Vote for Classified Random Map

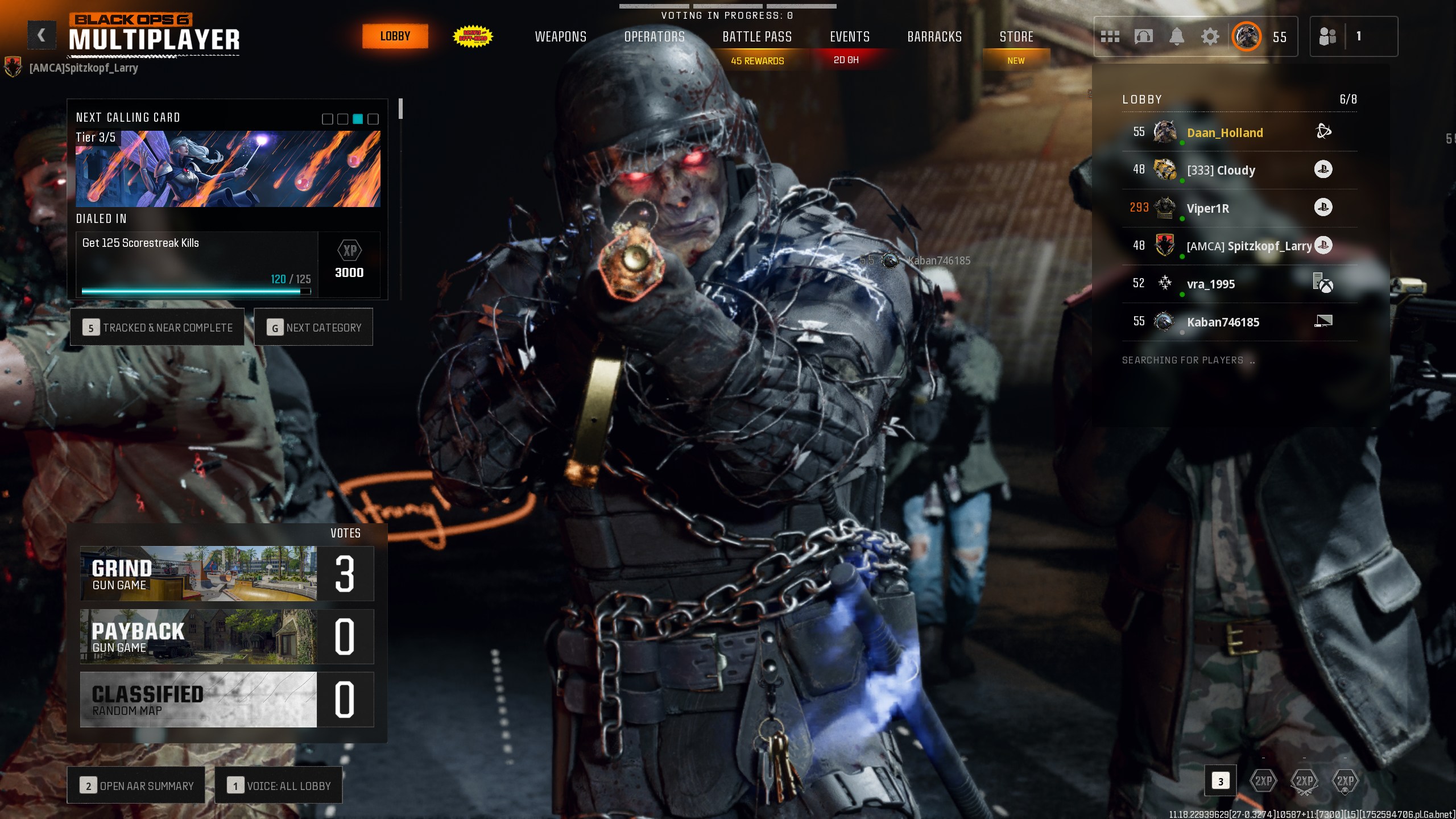click(x=227, y=699)
